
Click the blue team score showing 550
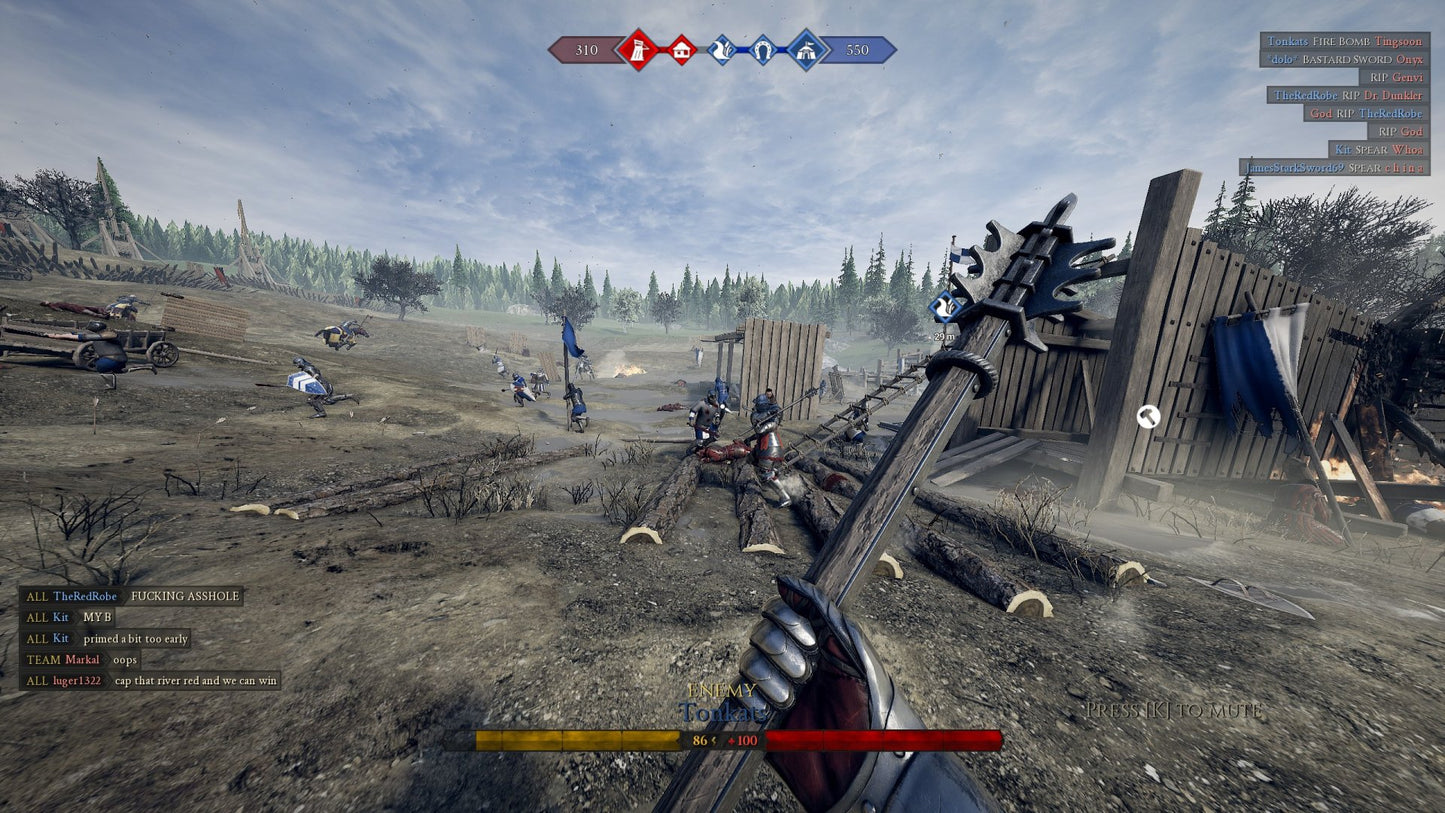point(857,50)
